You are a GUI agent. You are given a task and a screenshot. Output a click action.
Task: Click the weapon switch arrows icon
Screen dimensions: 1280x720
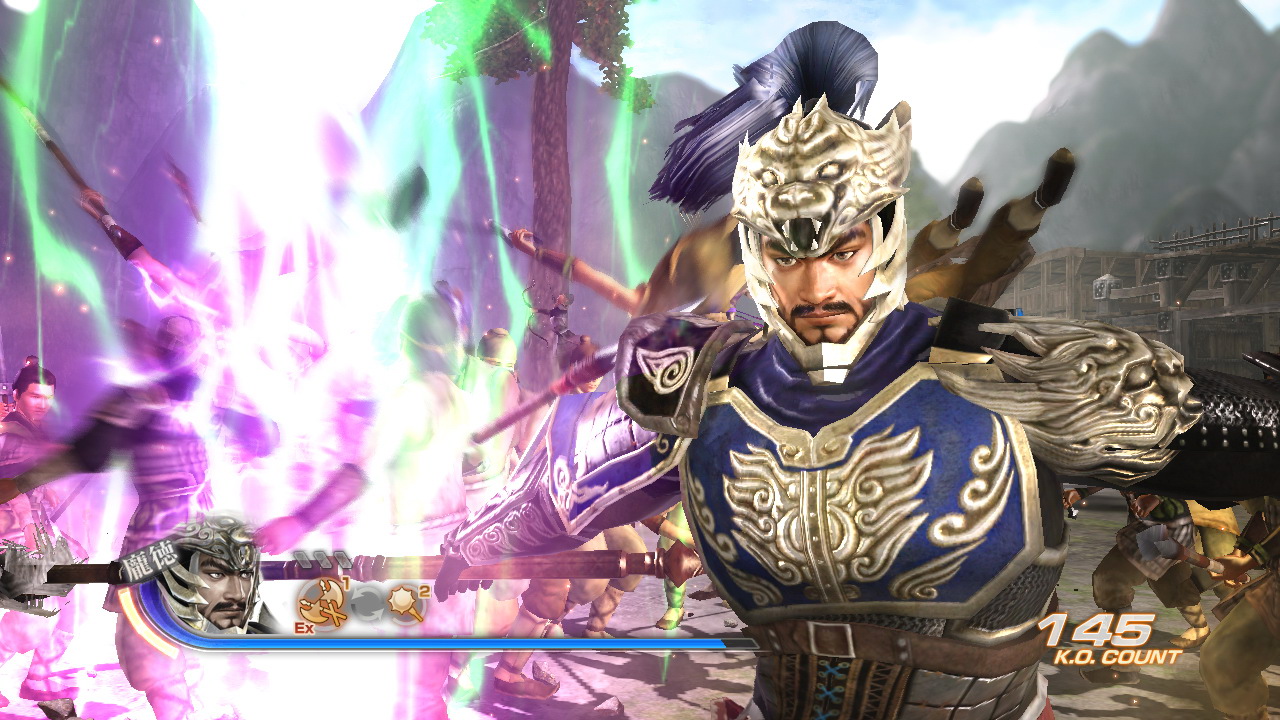point(368,601)
